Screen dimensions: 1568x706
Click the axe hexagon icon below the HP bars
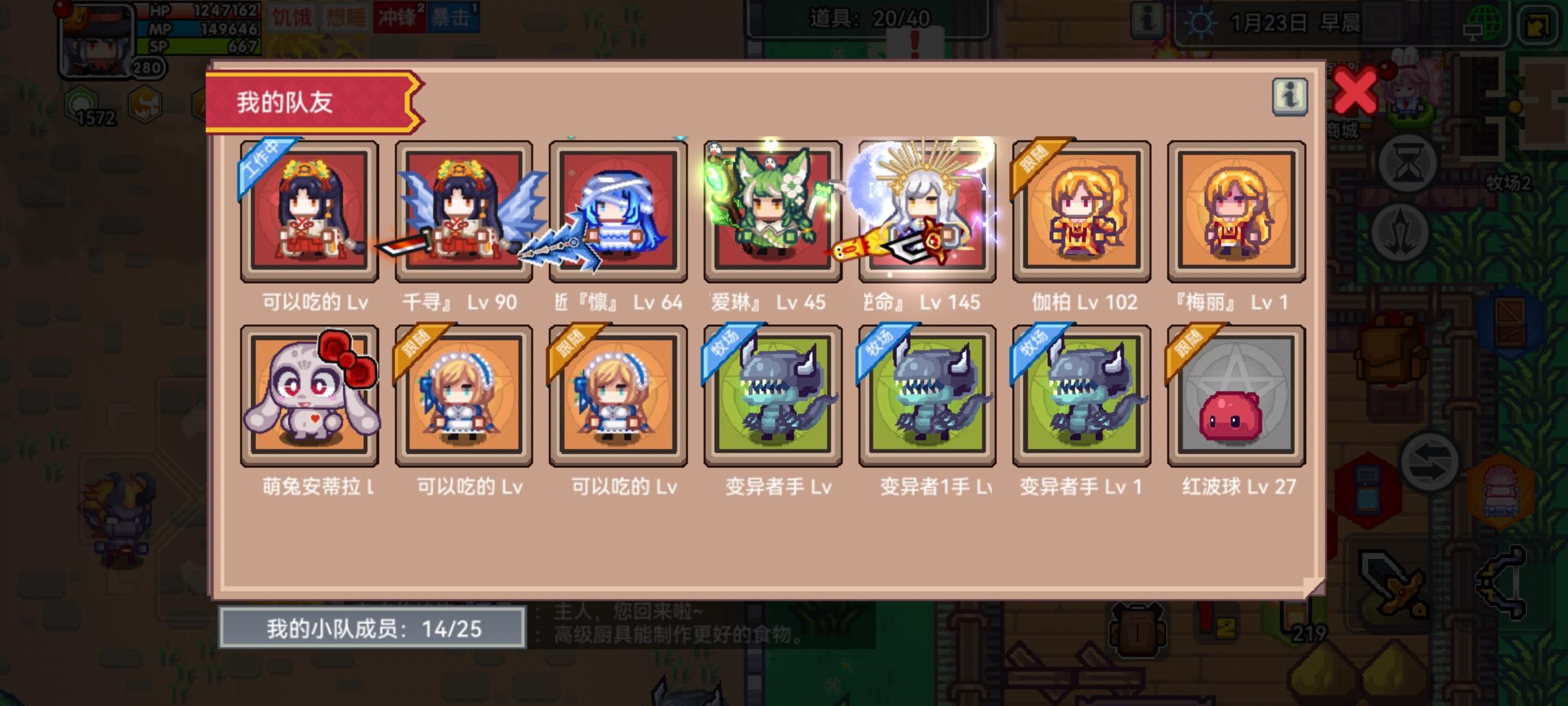[x=146, y=101]
